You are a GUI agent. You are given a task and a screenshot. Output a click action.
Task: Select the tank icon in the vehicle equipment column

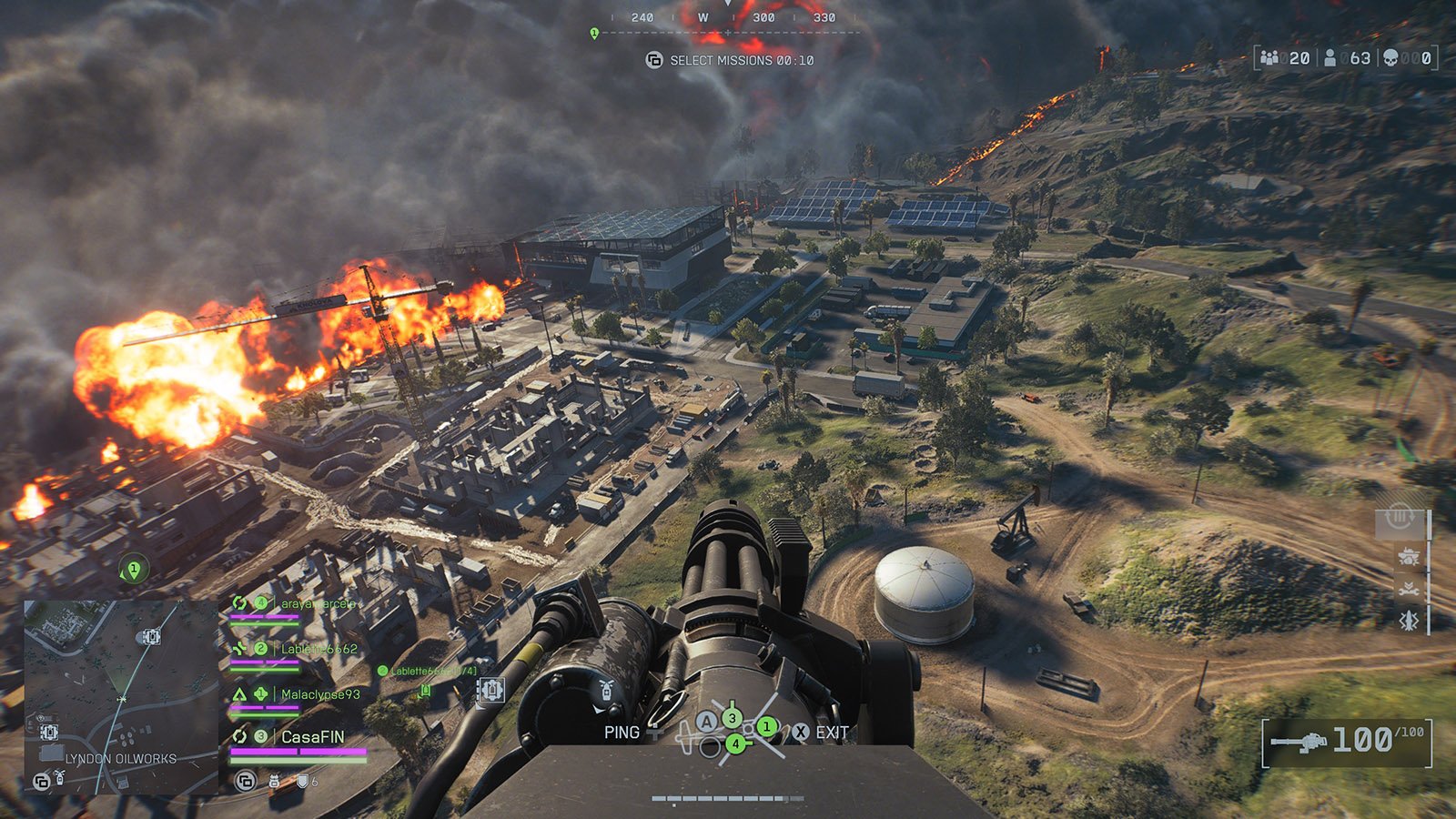(1409, 556)
